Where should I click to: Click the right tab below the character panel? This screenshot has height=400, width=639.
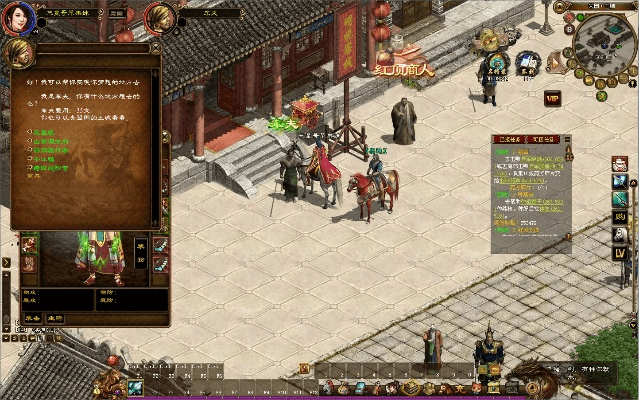55,318
